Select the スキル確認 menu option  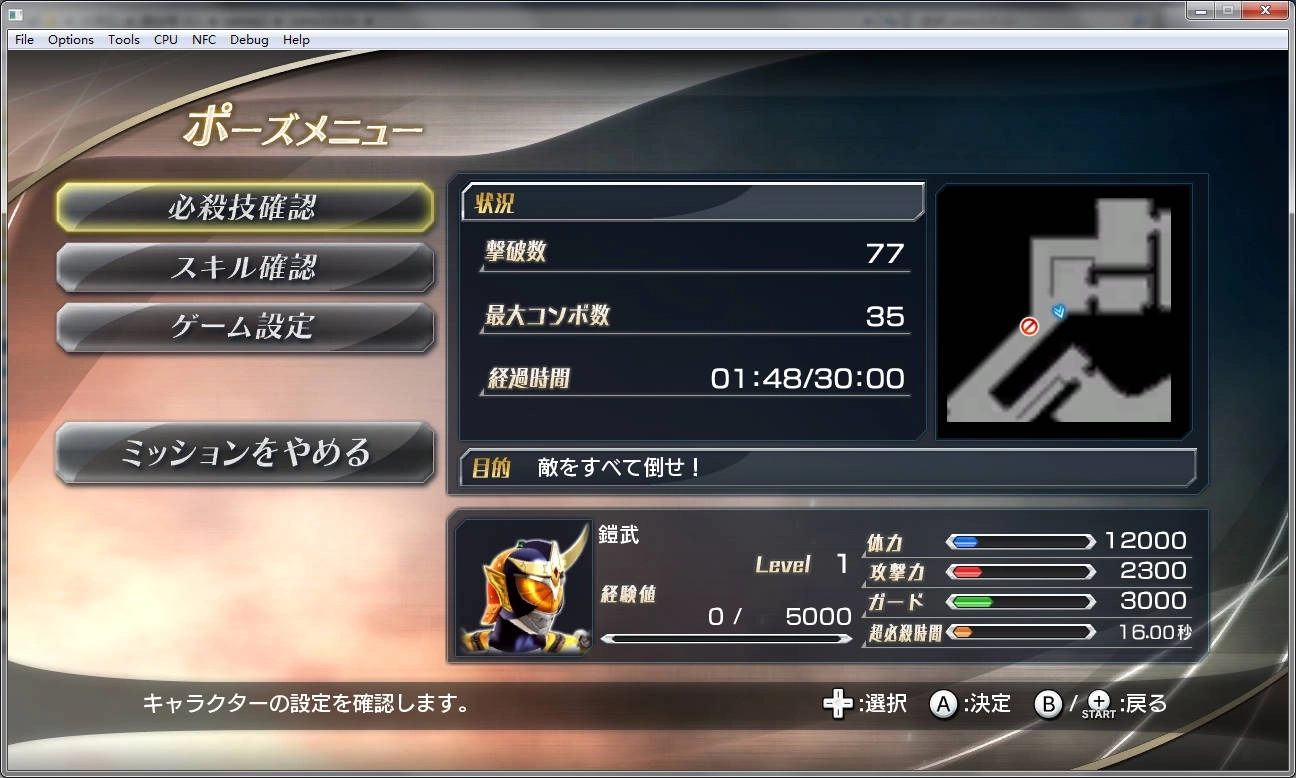click(245, 267)
